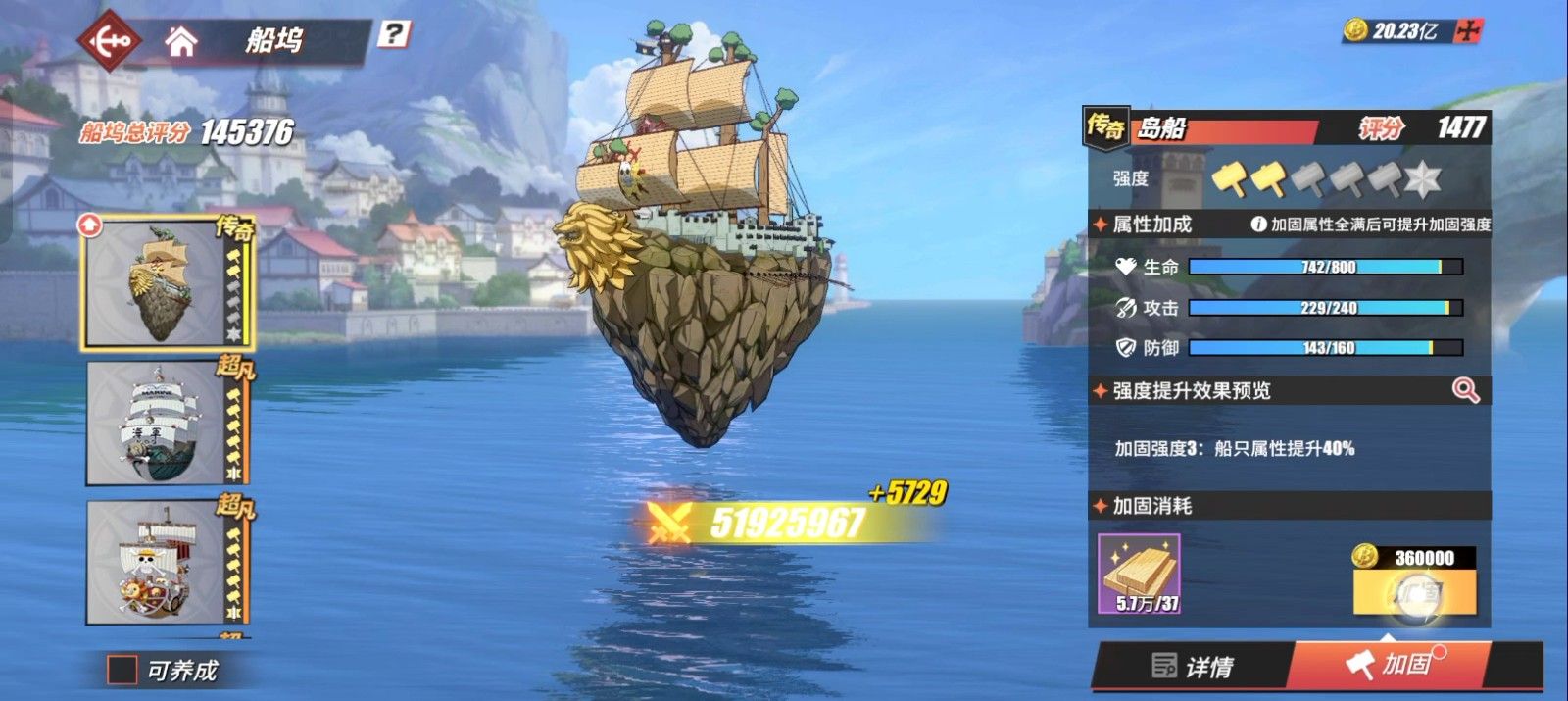
Task: View the wood plank material item
Action: point(1139,575)
